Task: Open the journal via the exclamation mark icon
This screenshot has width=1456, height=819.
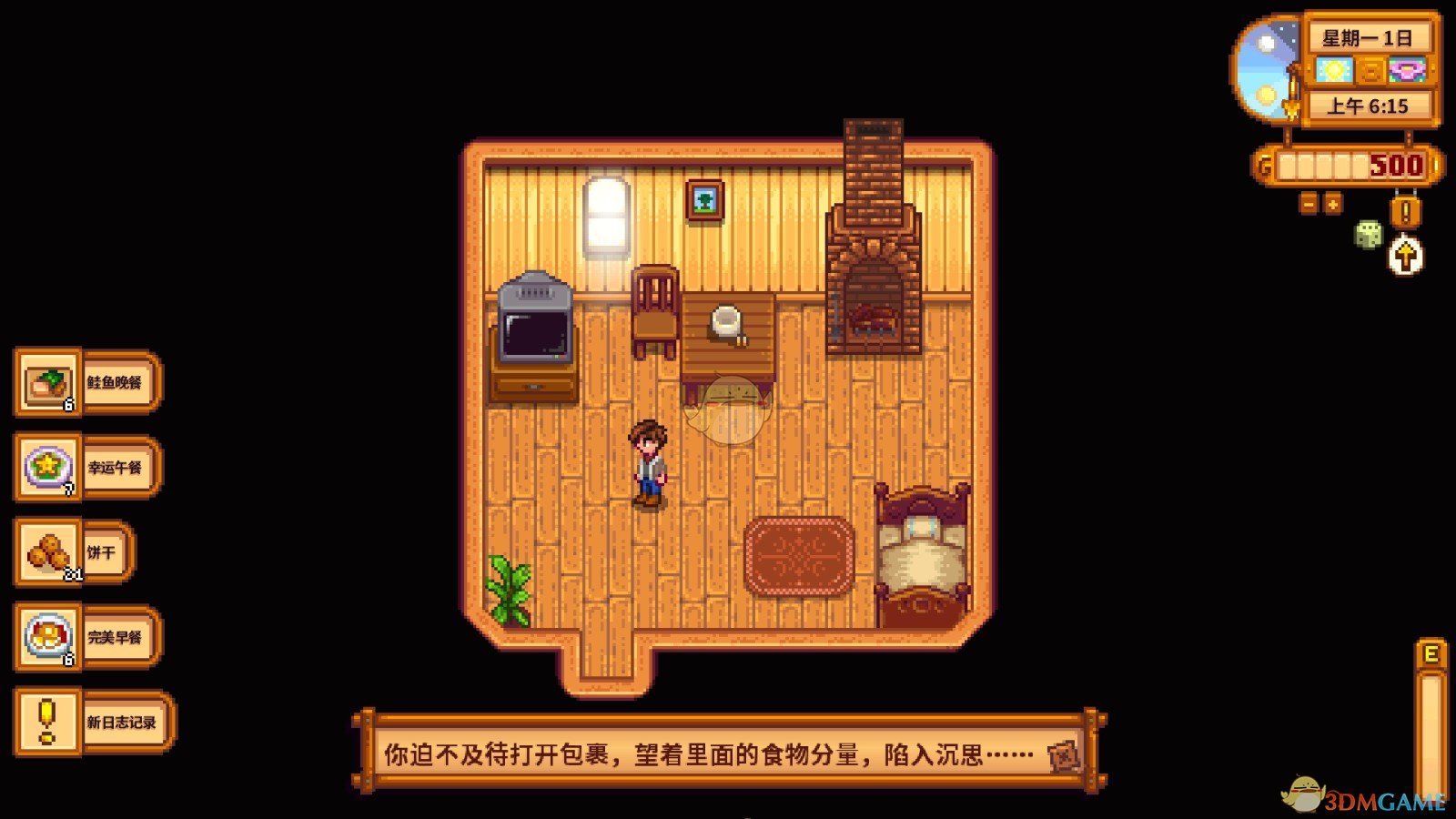Action: click(x=1404, y=211)
